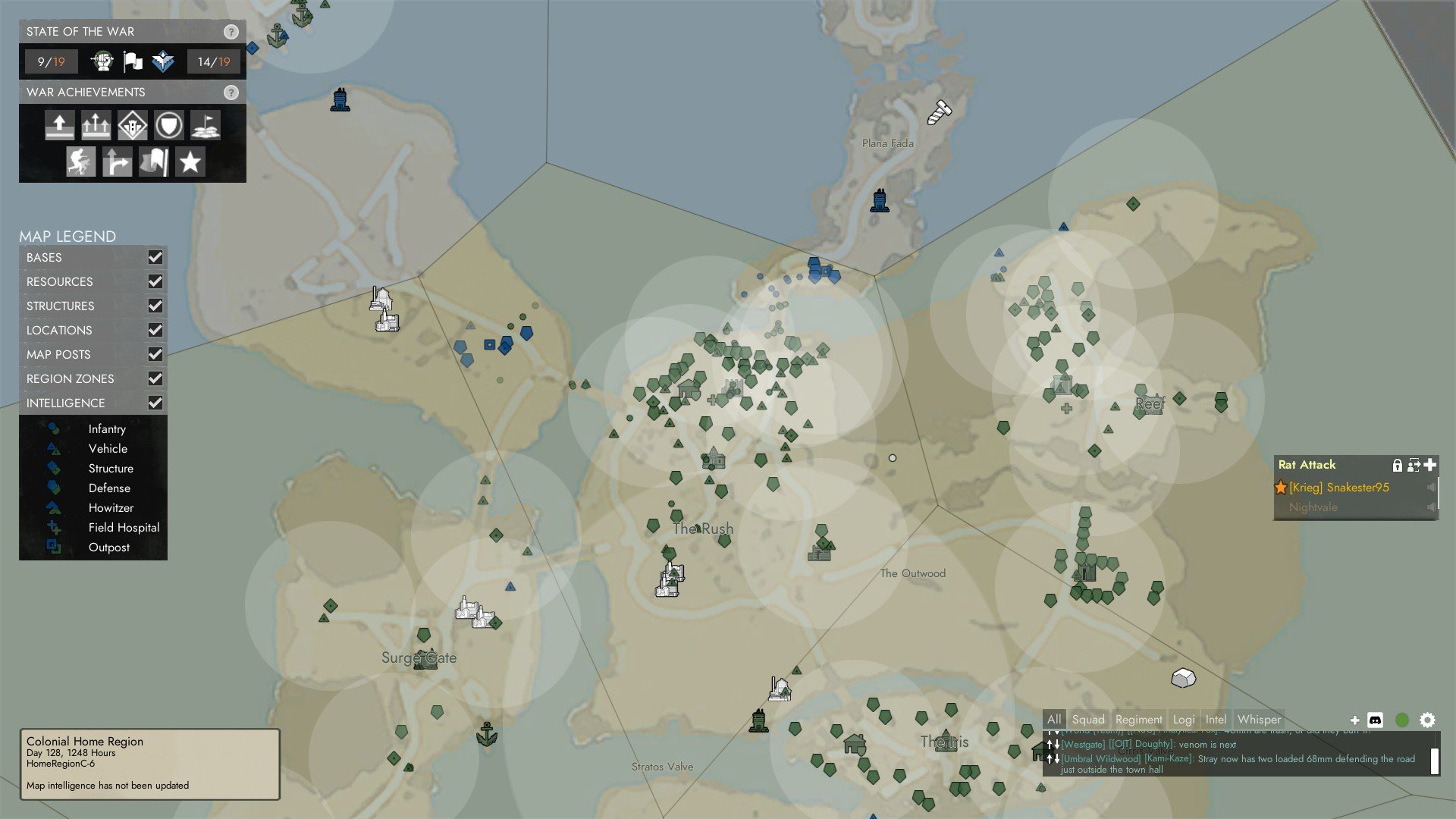Click the question mark next to War Achievements
This screenshot has height=819, width=1456.
pyautogui.click(x=231, y=93)
